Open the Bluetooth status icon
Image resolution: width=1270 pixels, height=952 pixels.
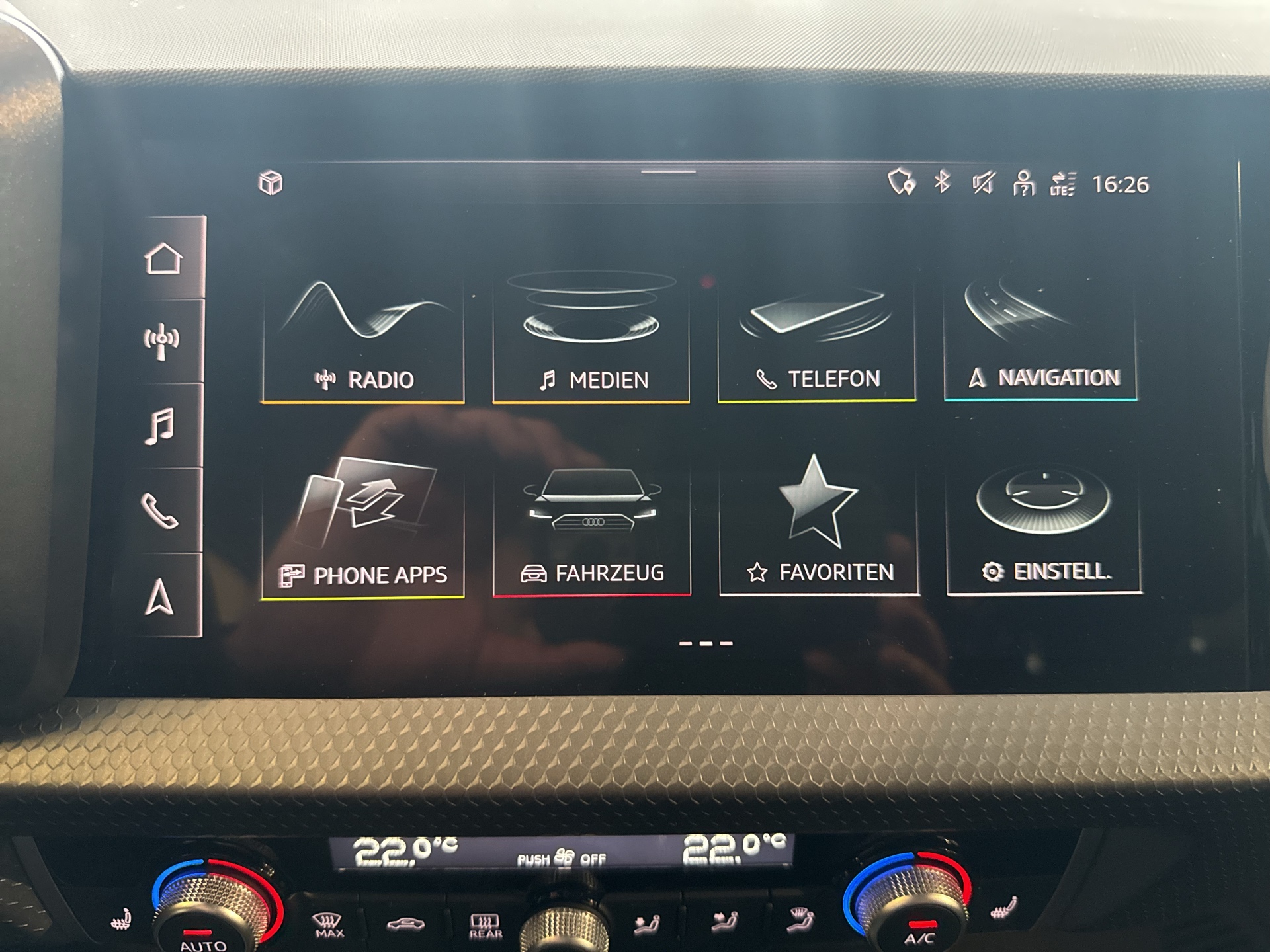[942, 182]
